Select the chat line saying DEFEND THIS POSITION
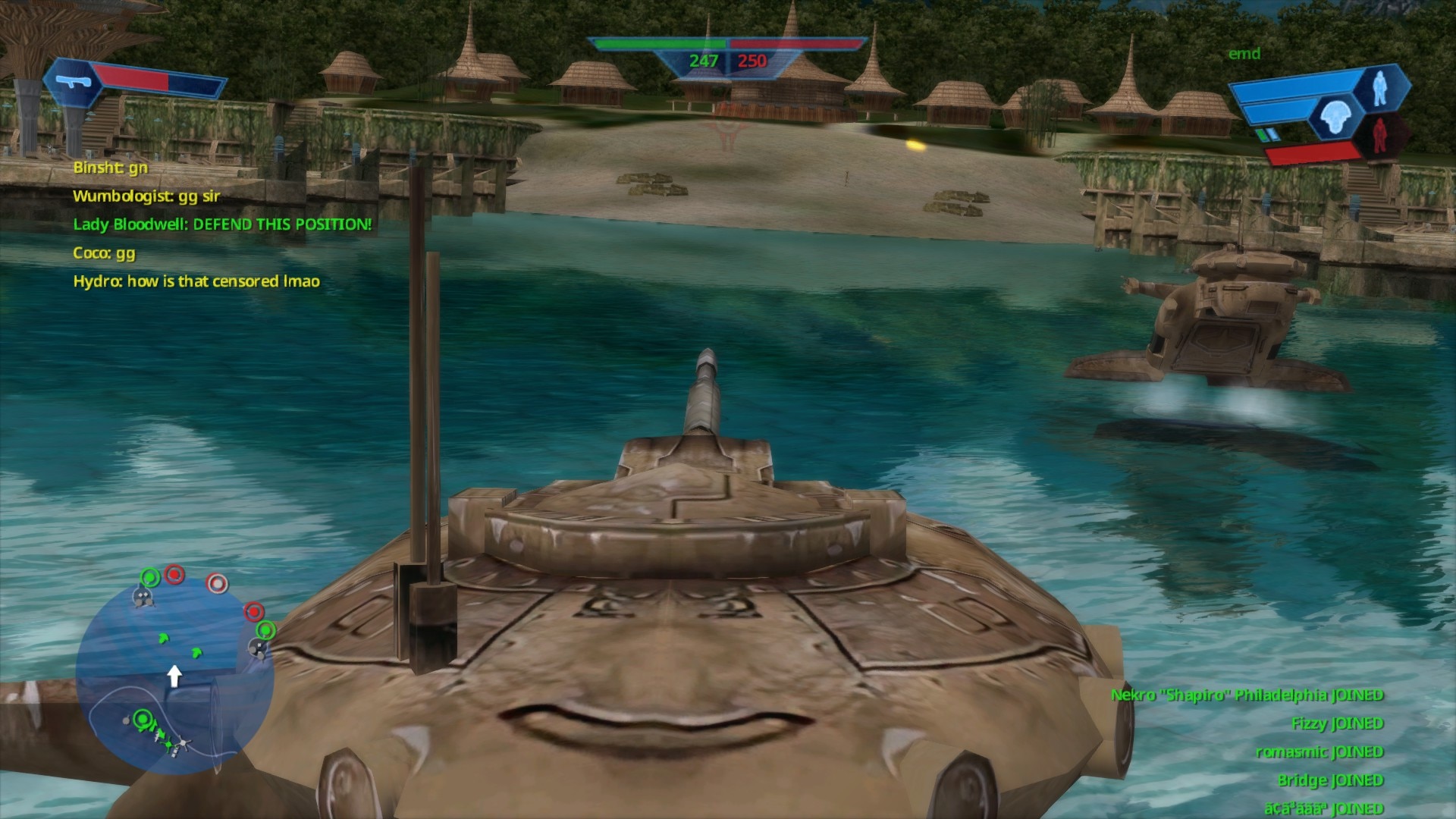 (x=222, y=224)
